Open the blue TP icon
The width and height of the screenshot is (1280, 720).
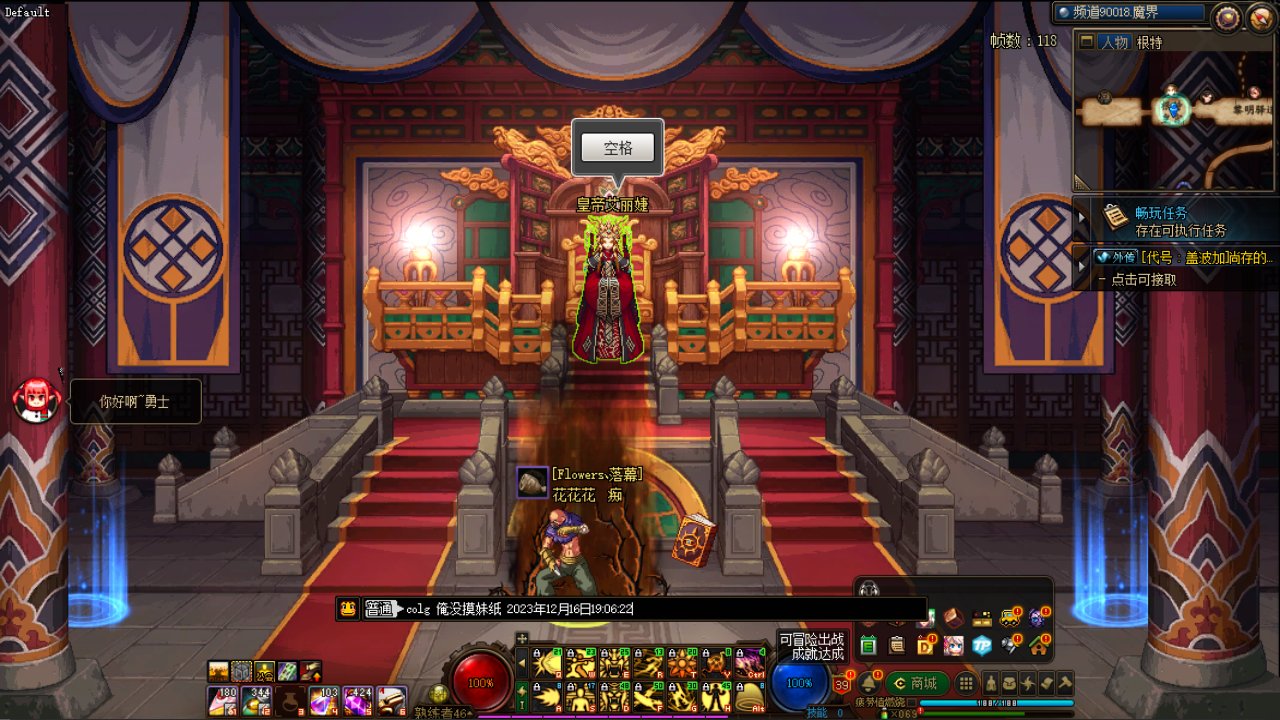(x=982, y=645)
